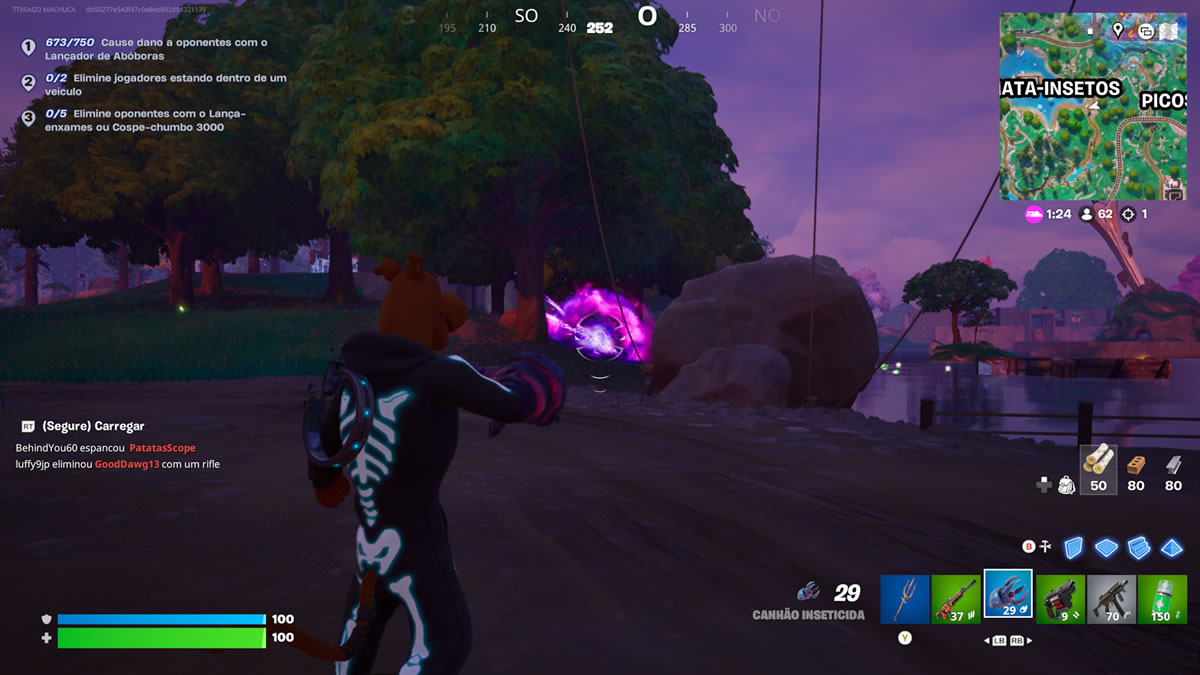Pick the pyramid roof building piece
This screenshot has width=1200, height=675.
(1172, 547)
